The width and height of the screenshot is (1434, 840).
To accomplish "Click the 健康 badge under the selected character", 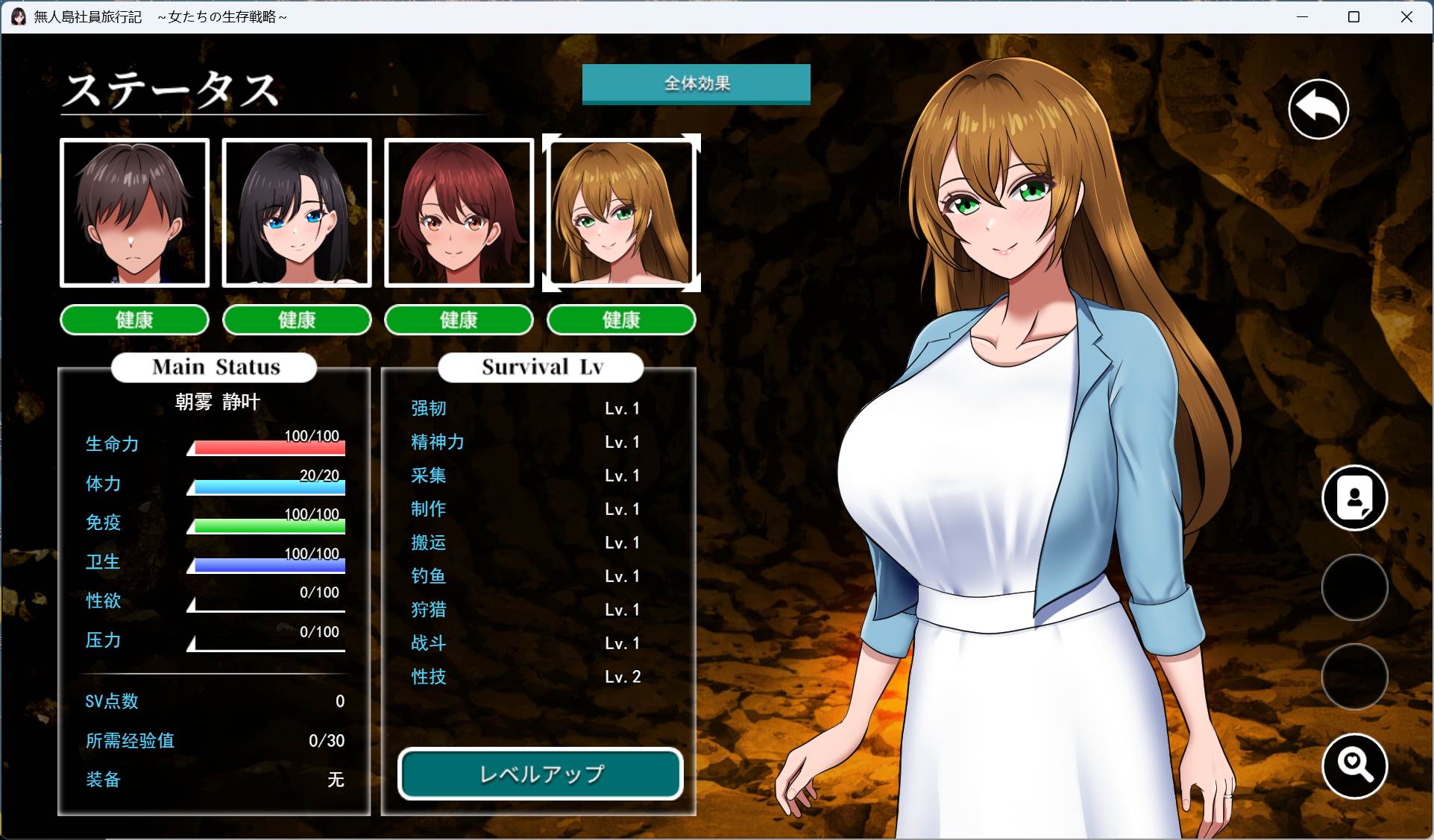I will point(621,320).
